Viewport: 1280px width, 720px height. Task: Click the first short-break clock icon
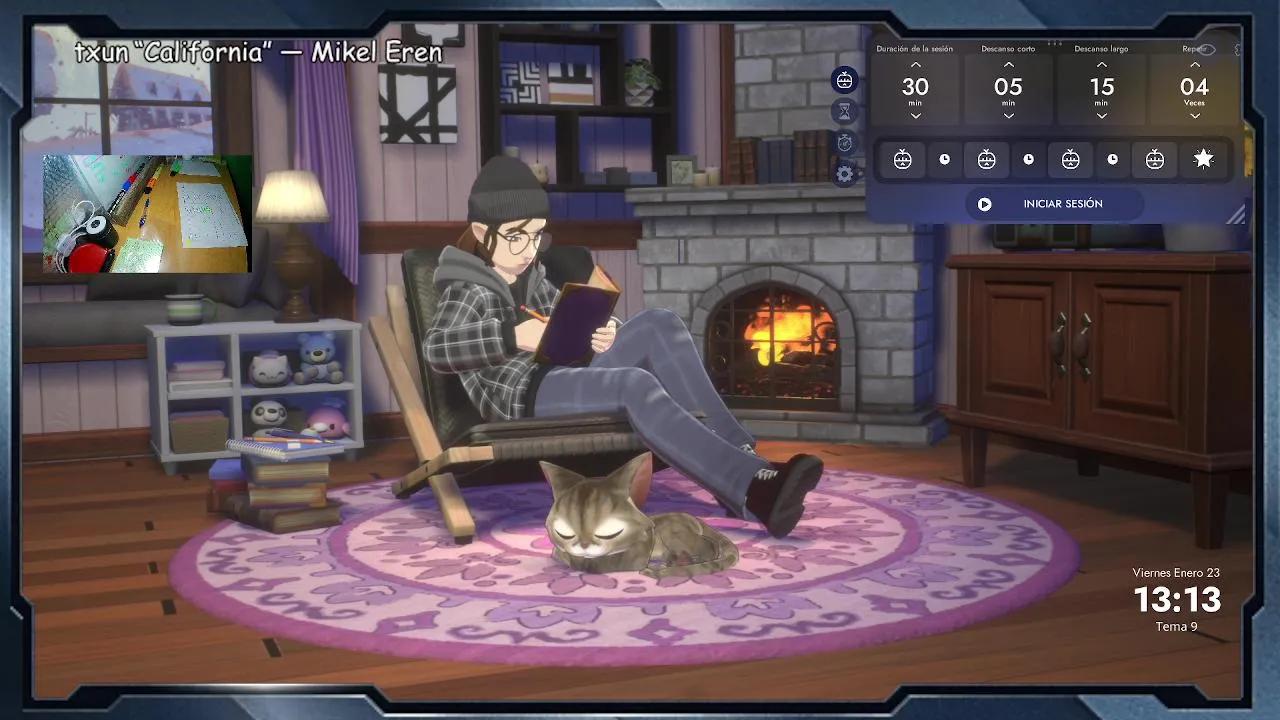tap(944, 158)
